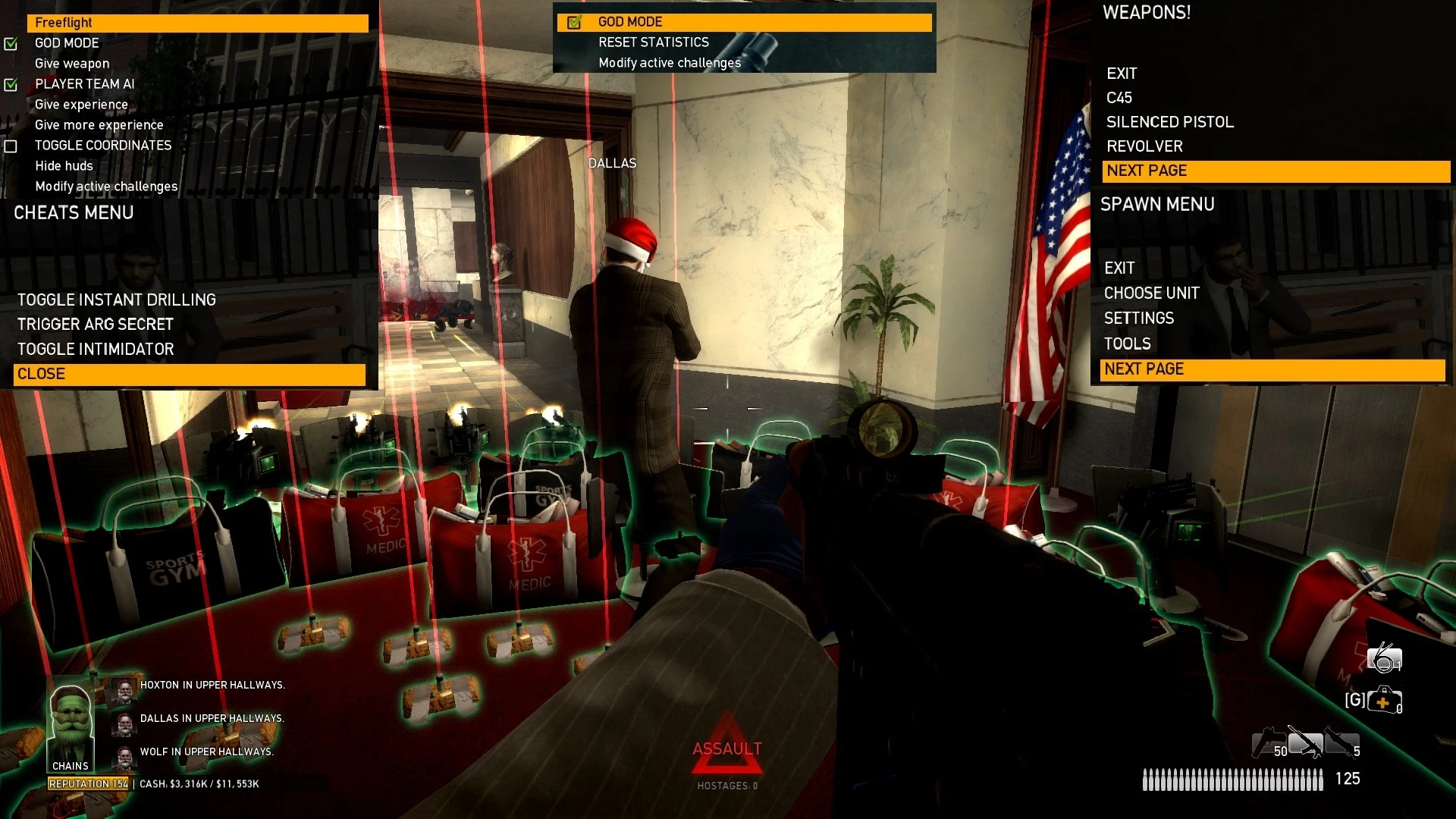The width and height of the screenshot is (1456, 819).
Task: Click the Chains character portrait
Action: [x=69, y=720]
